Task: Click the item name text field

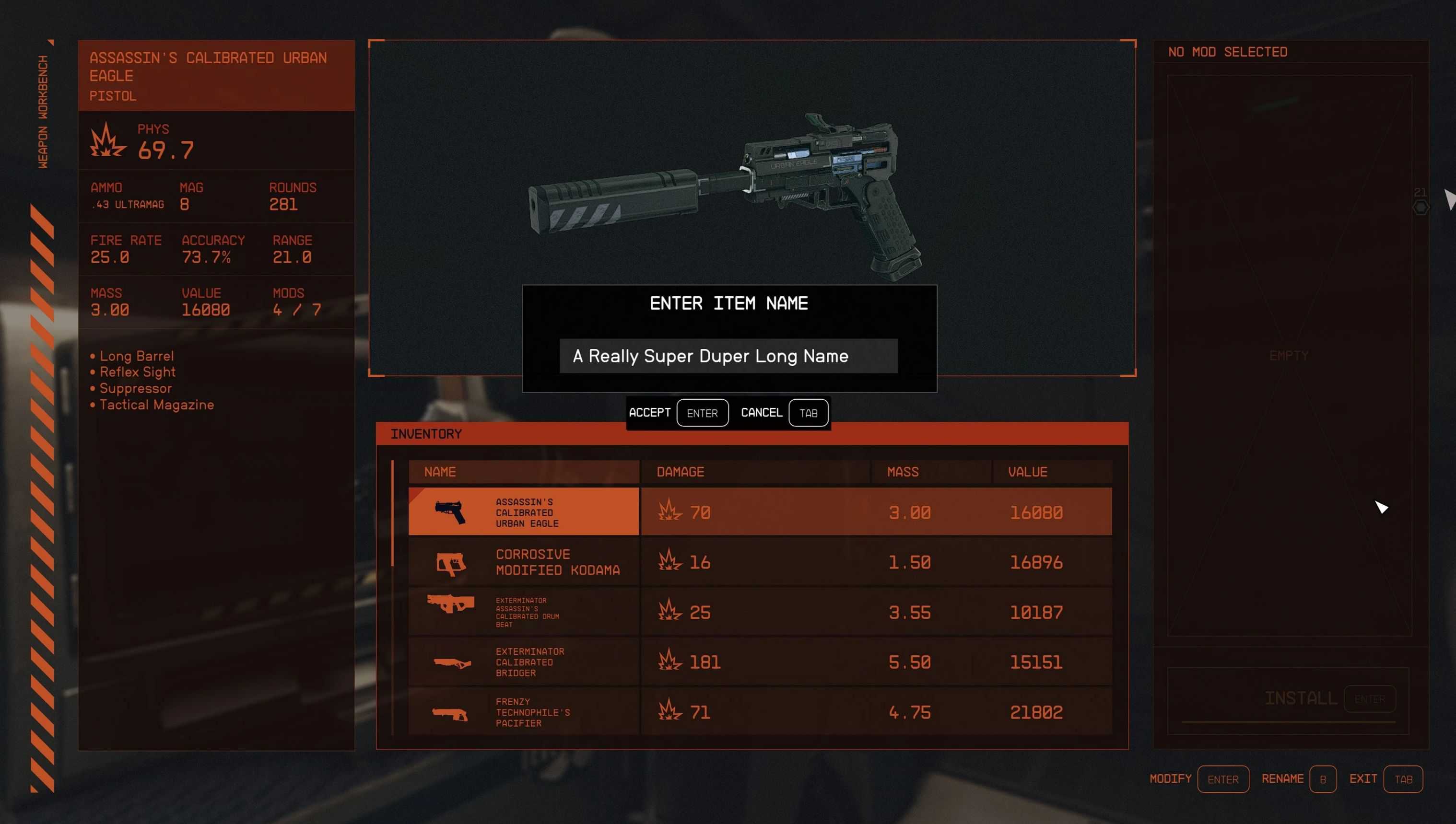Action: pos(728,356)
